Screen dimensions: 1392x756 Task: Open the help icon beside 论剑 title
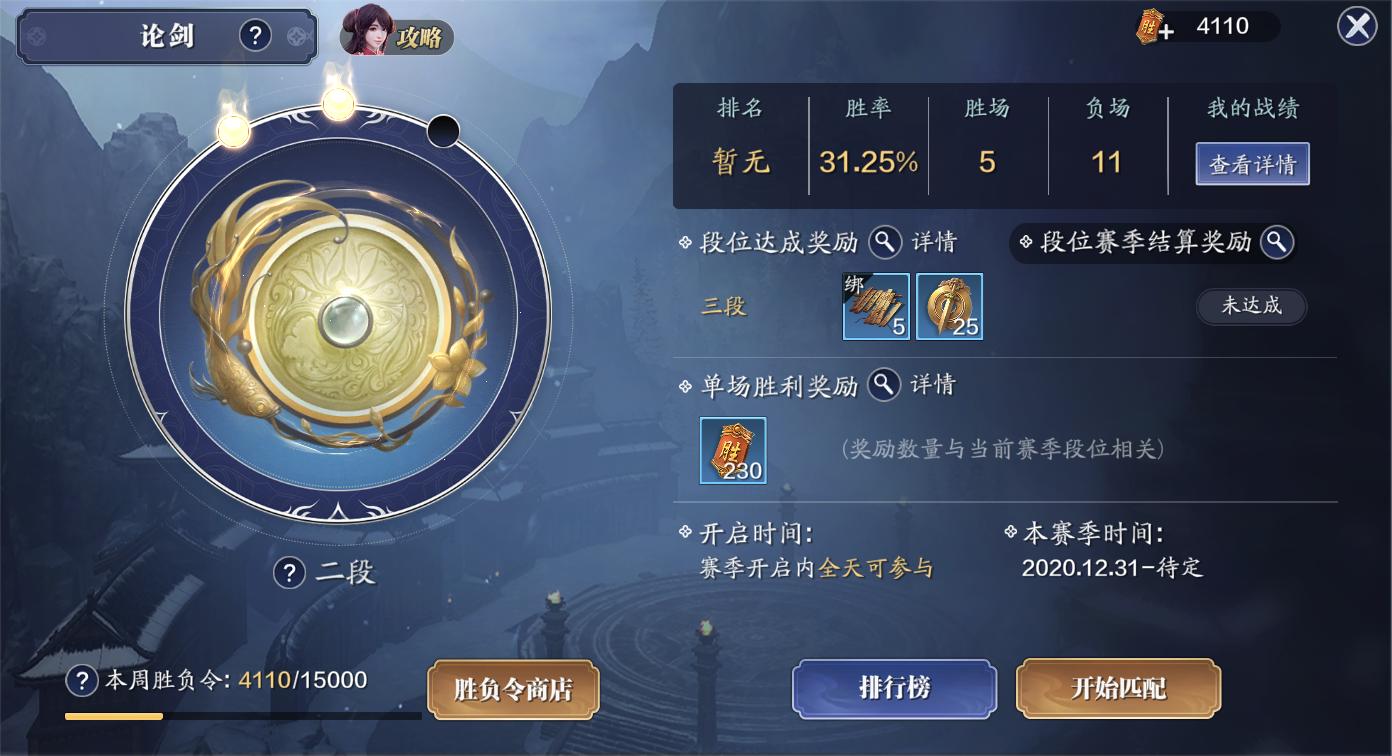255,33
